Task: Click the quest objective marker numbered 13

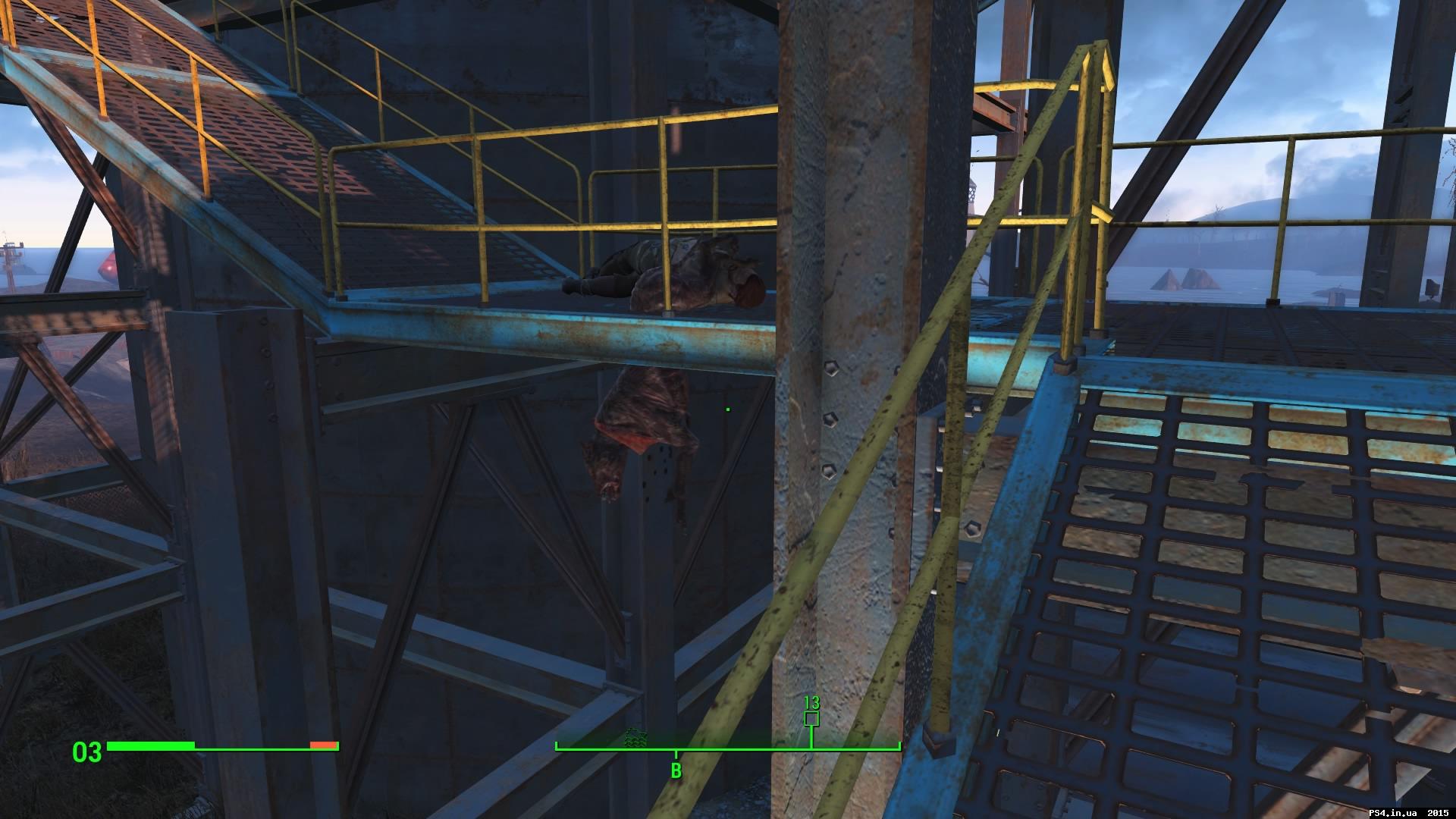Action: [811, 703]
